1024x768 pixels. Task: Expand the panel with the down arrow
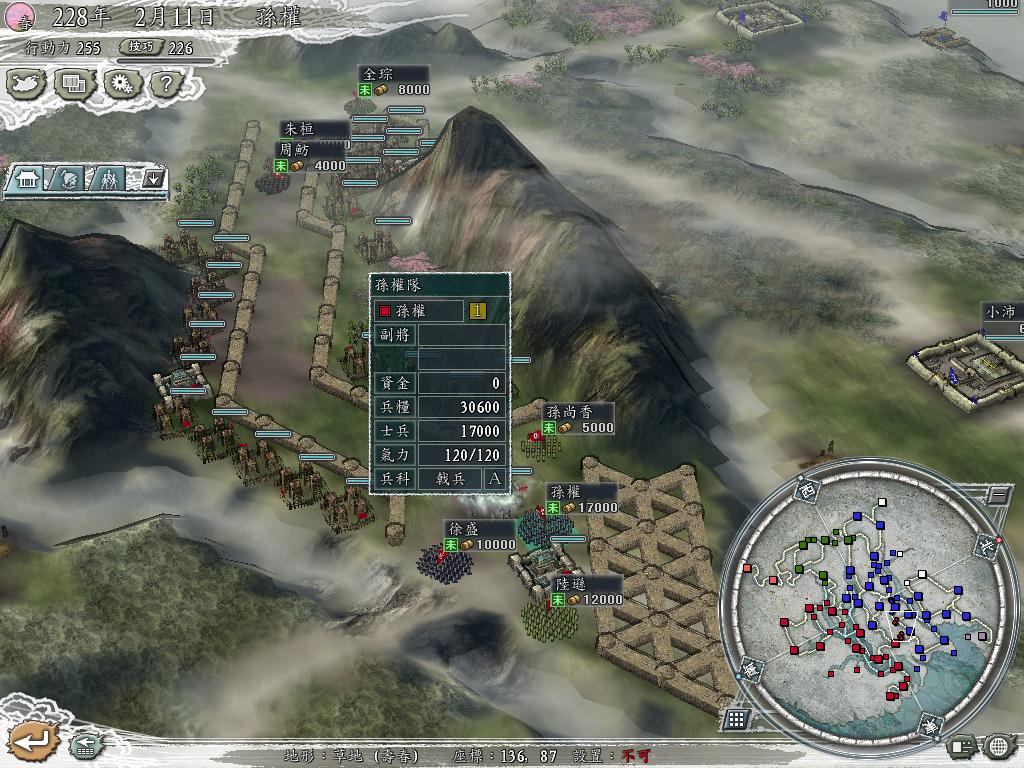coord(153,178)
